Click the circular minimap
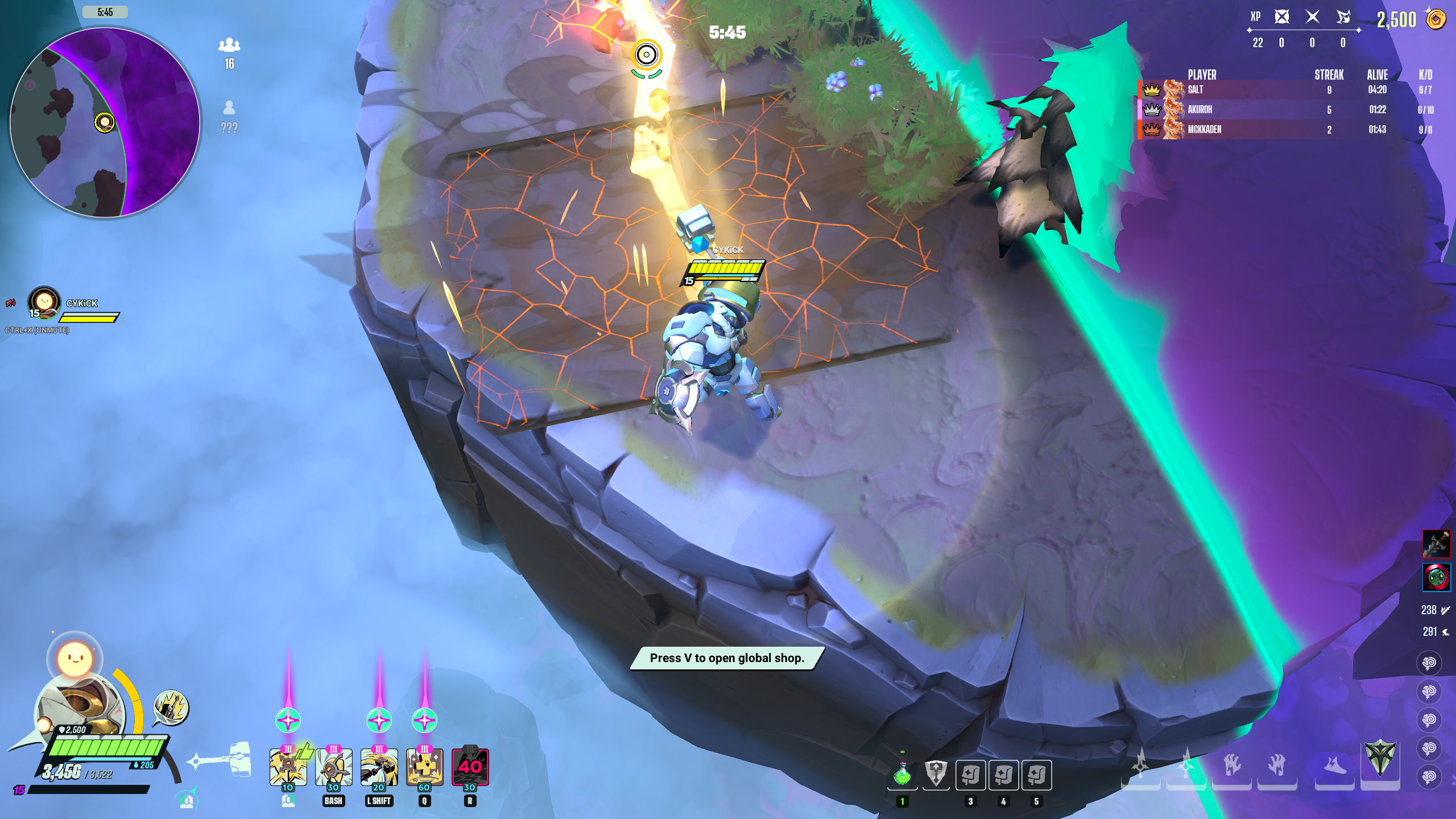Screen dimensions: 1456x819 105,122
